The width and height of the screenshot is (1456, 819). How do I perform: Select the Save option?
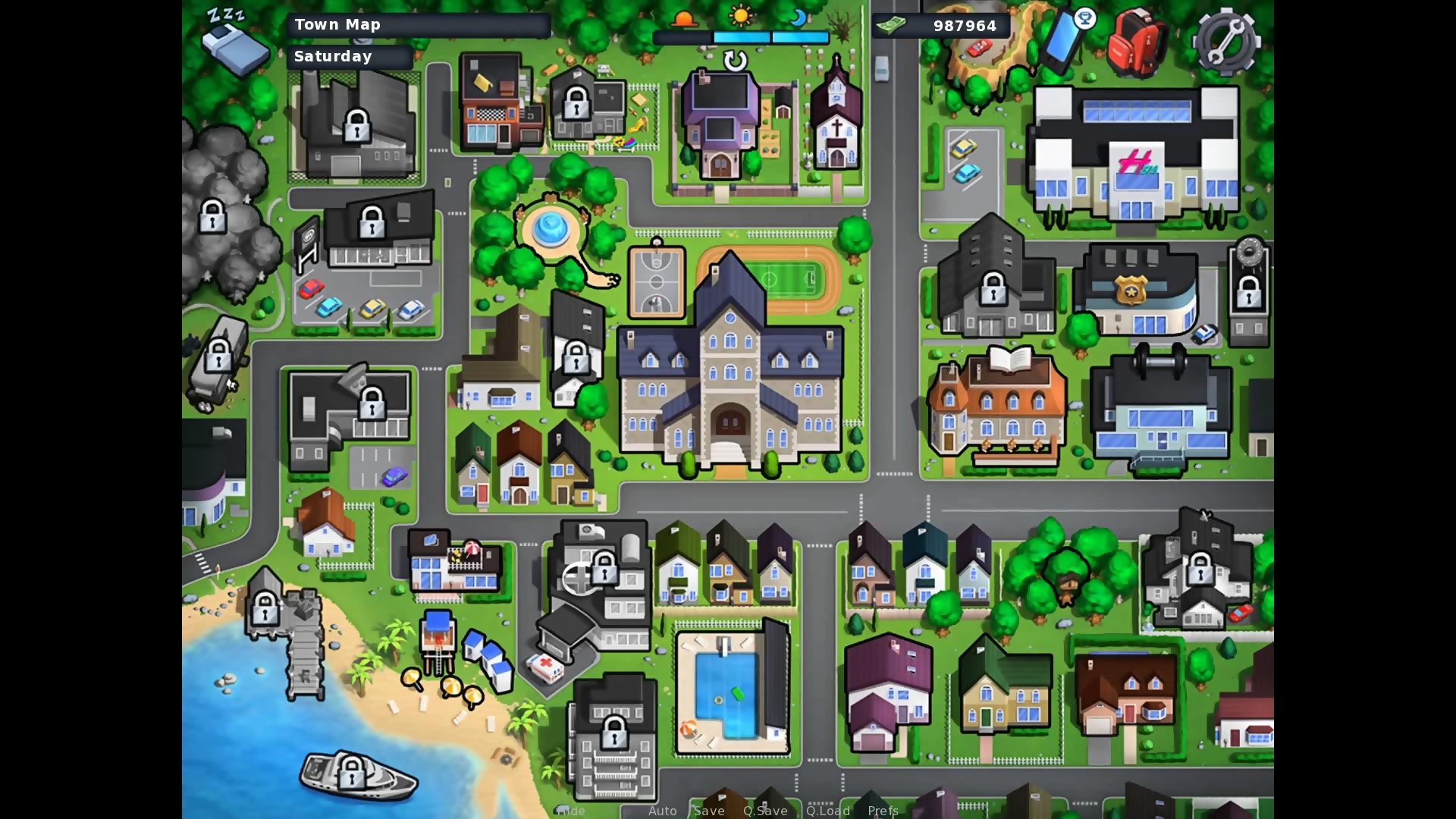[709, 811]
